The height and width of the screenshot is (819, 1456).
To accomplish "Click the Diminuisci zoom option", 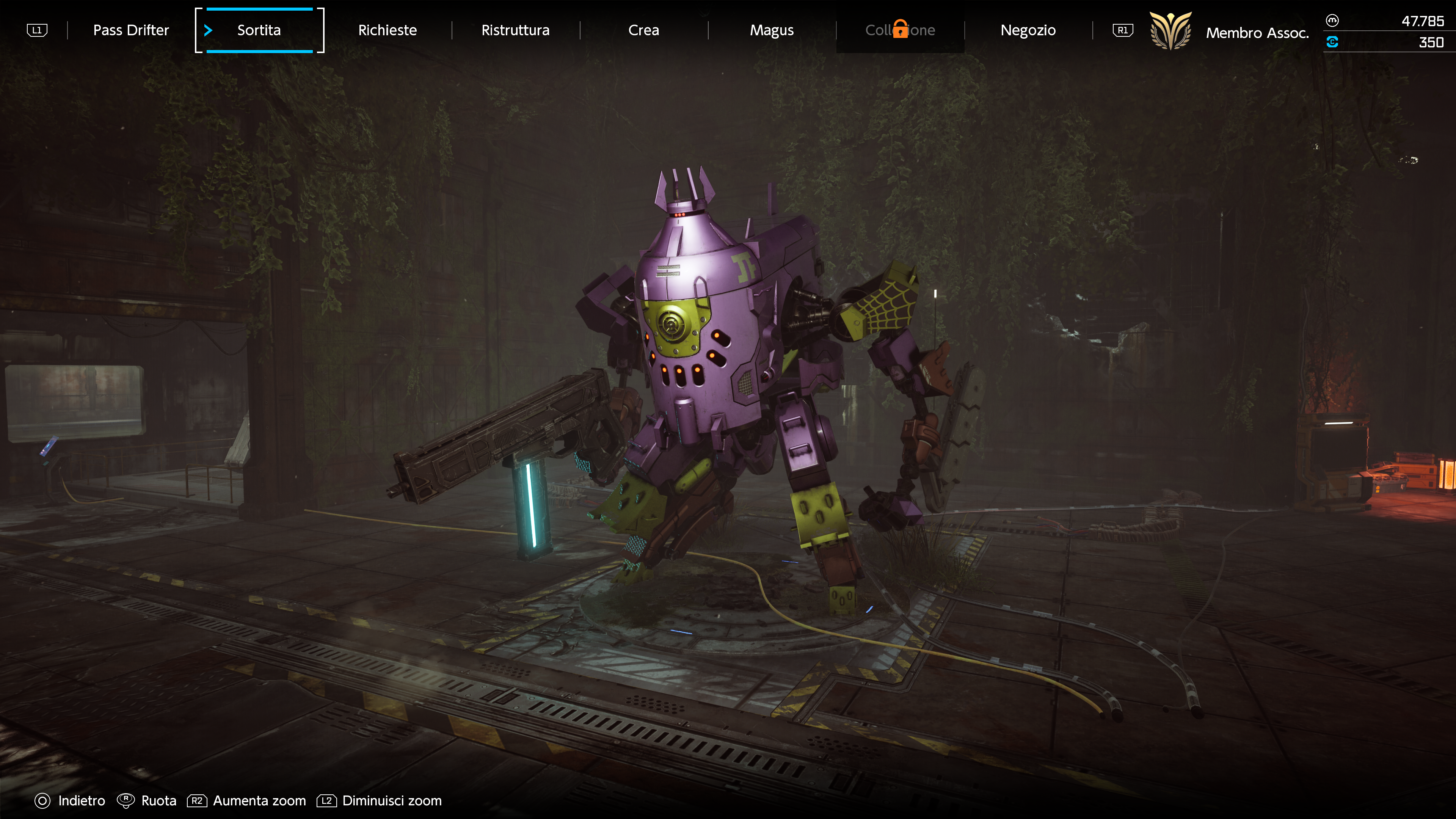I will tap(380, 800).
